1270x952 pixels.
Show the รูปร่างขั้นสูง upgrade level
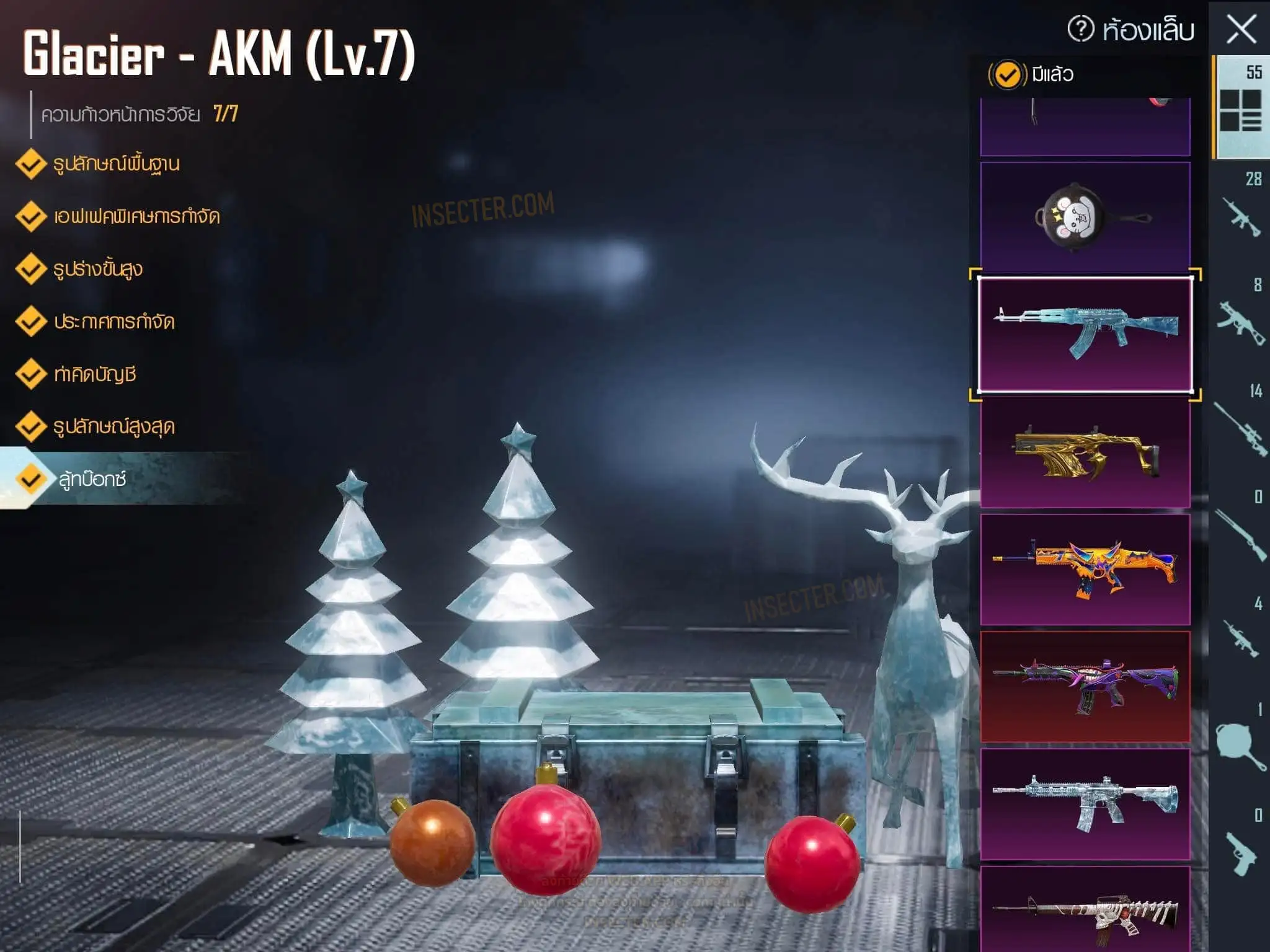pos(98,270)
